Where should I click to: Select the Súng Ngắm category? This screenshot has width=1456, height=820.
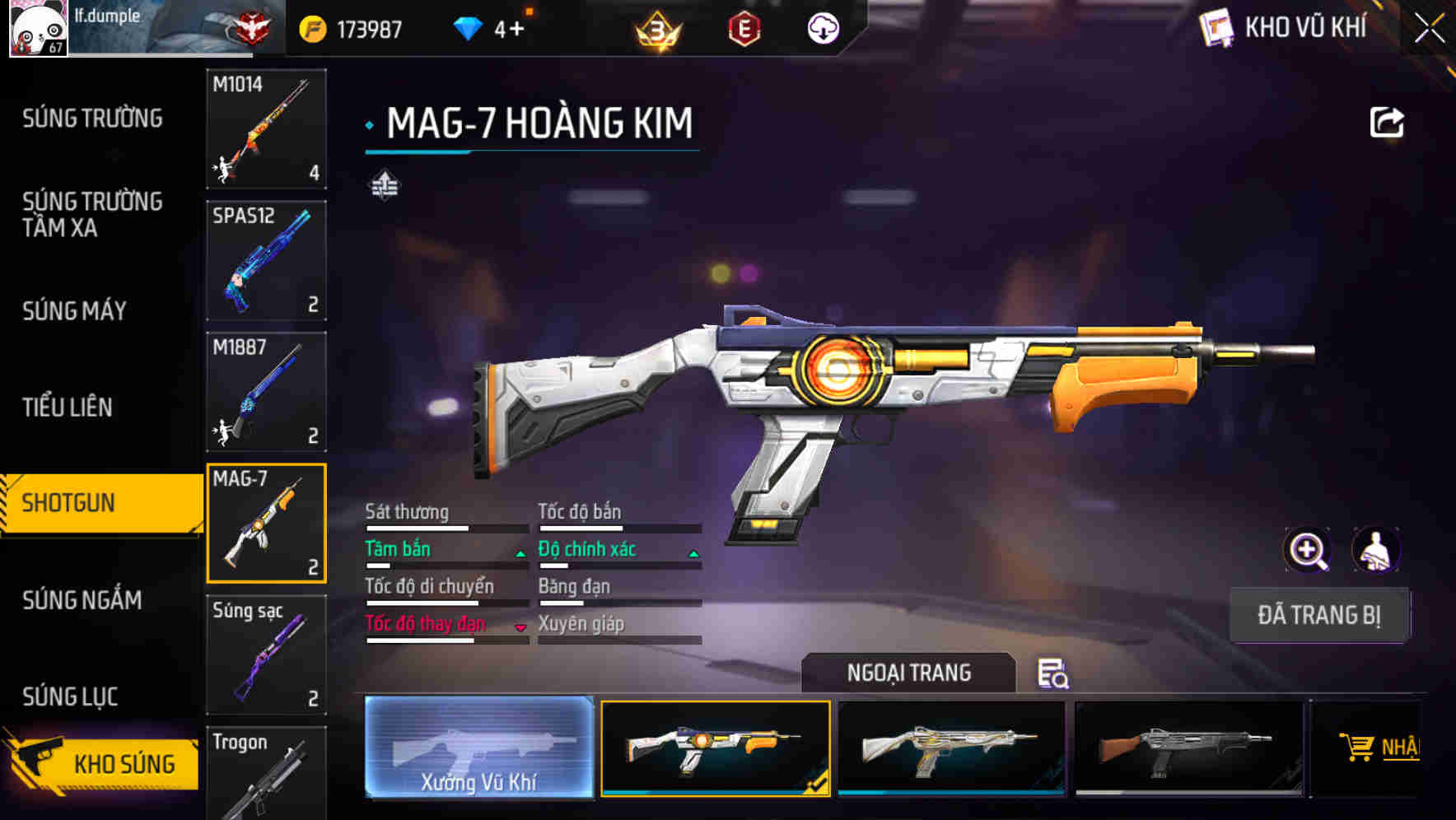(82, 600)
